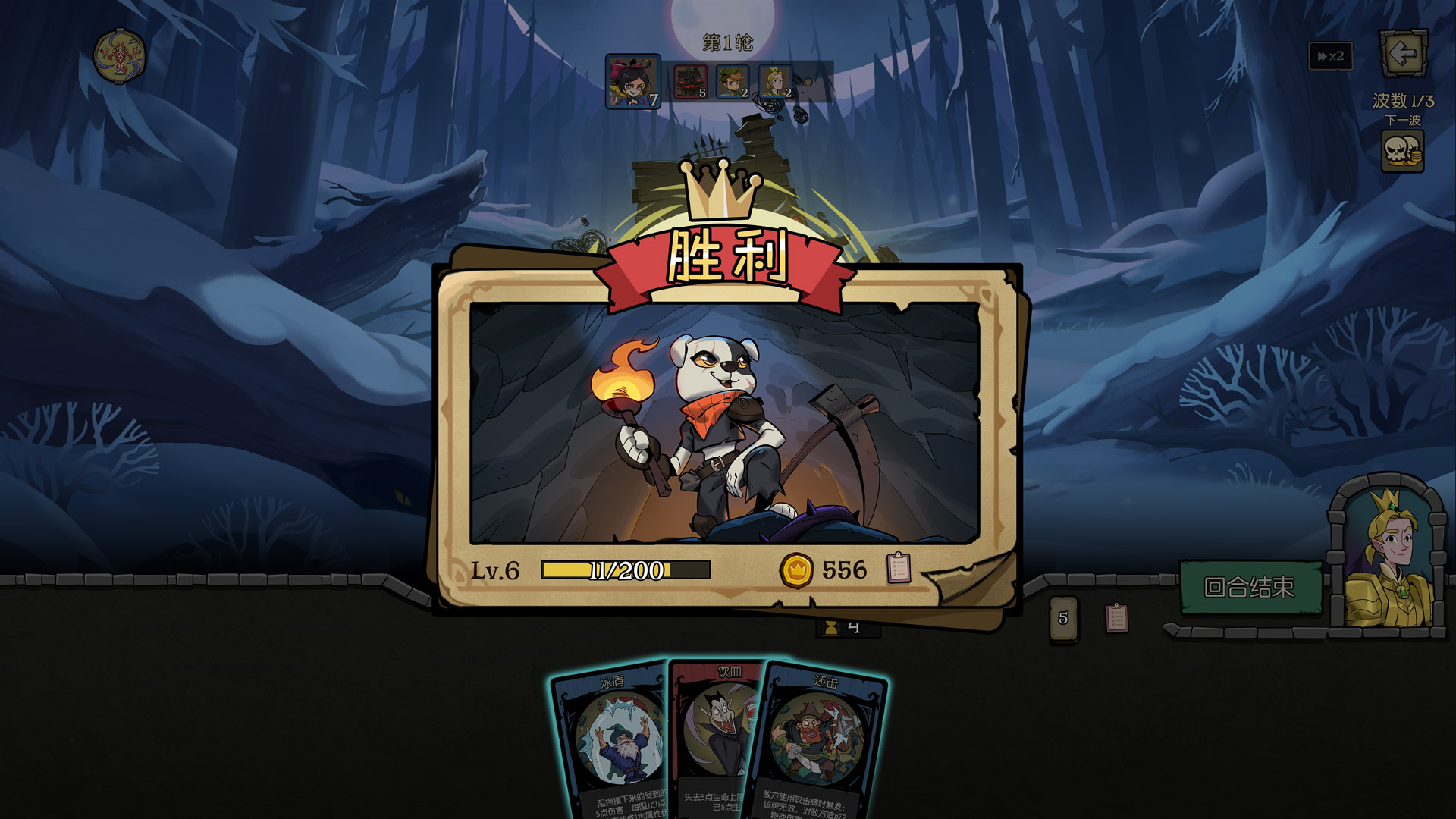Click the 回合结束 end turn button
1456x819 pixels.
(x=1250, y=587)
